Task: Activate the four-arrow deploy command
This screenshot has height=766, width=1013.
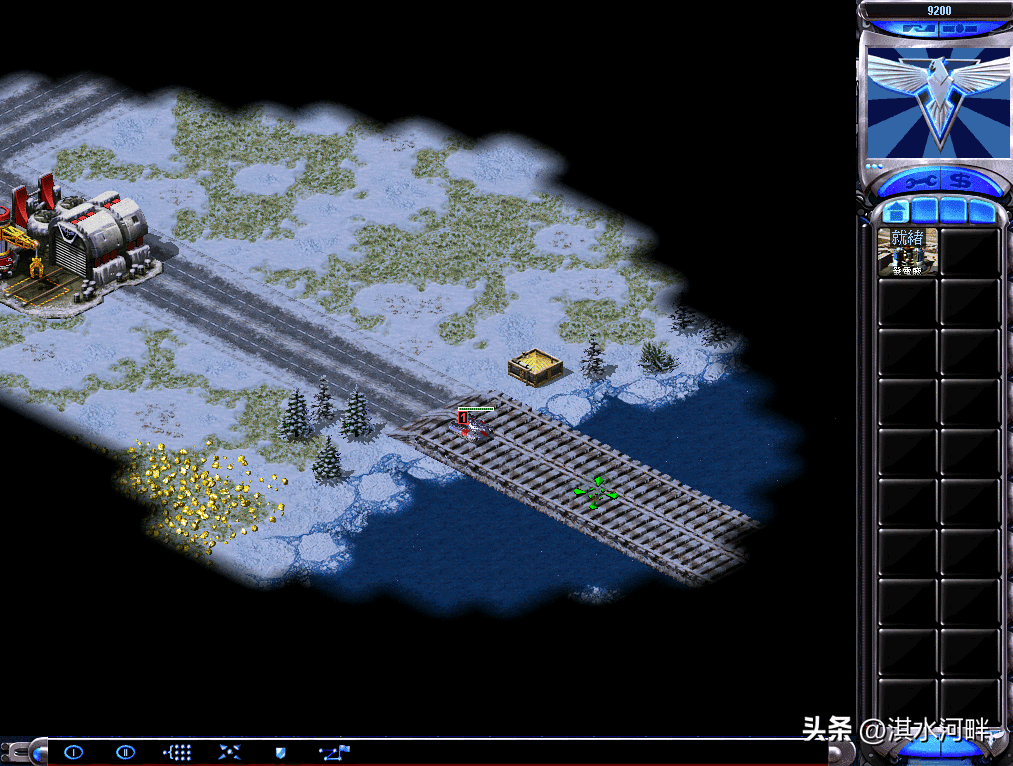Action: coord(229,752)
